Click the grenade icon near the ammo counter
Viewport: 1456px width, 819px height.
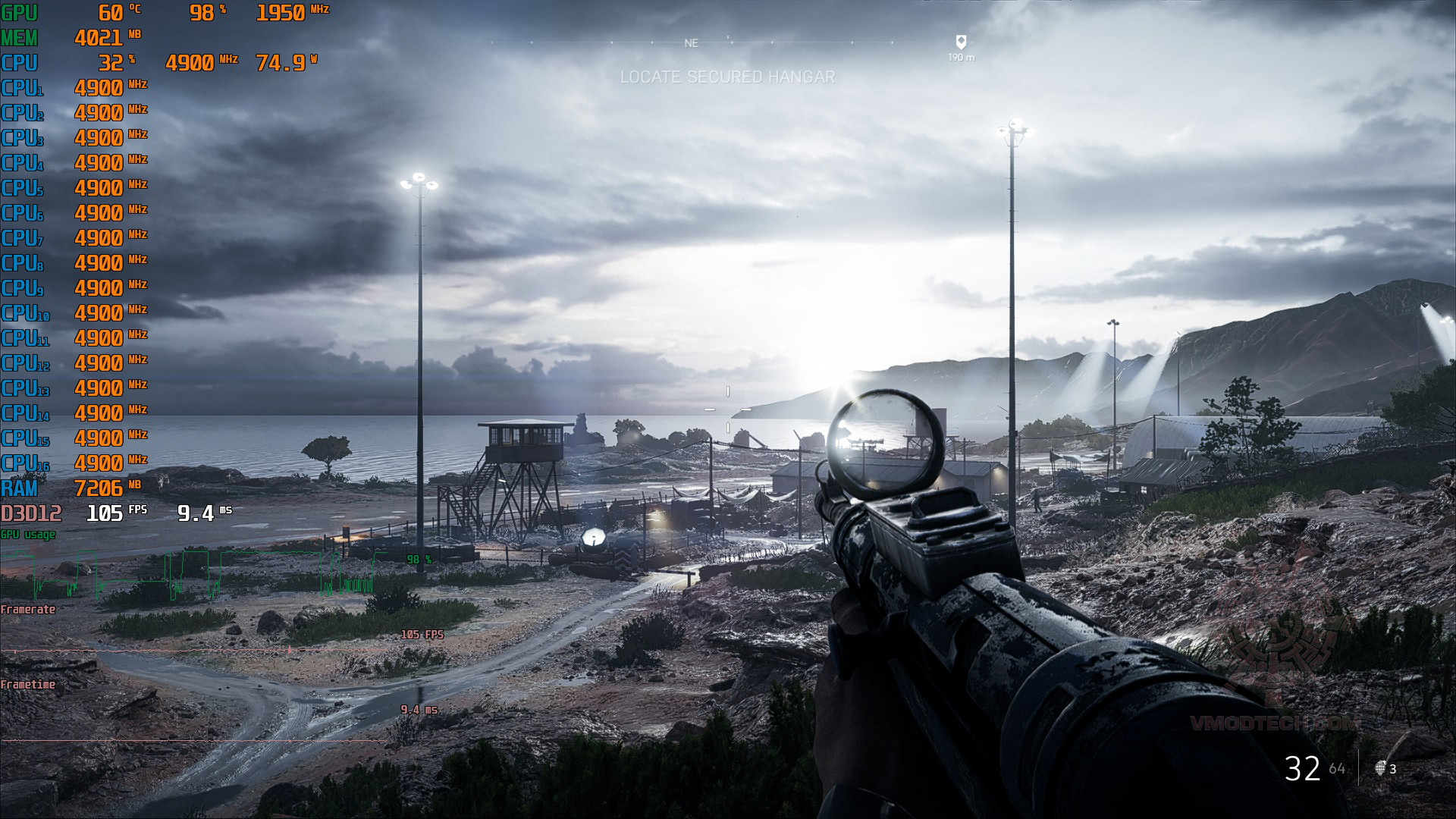[x=1381, y=768]
